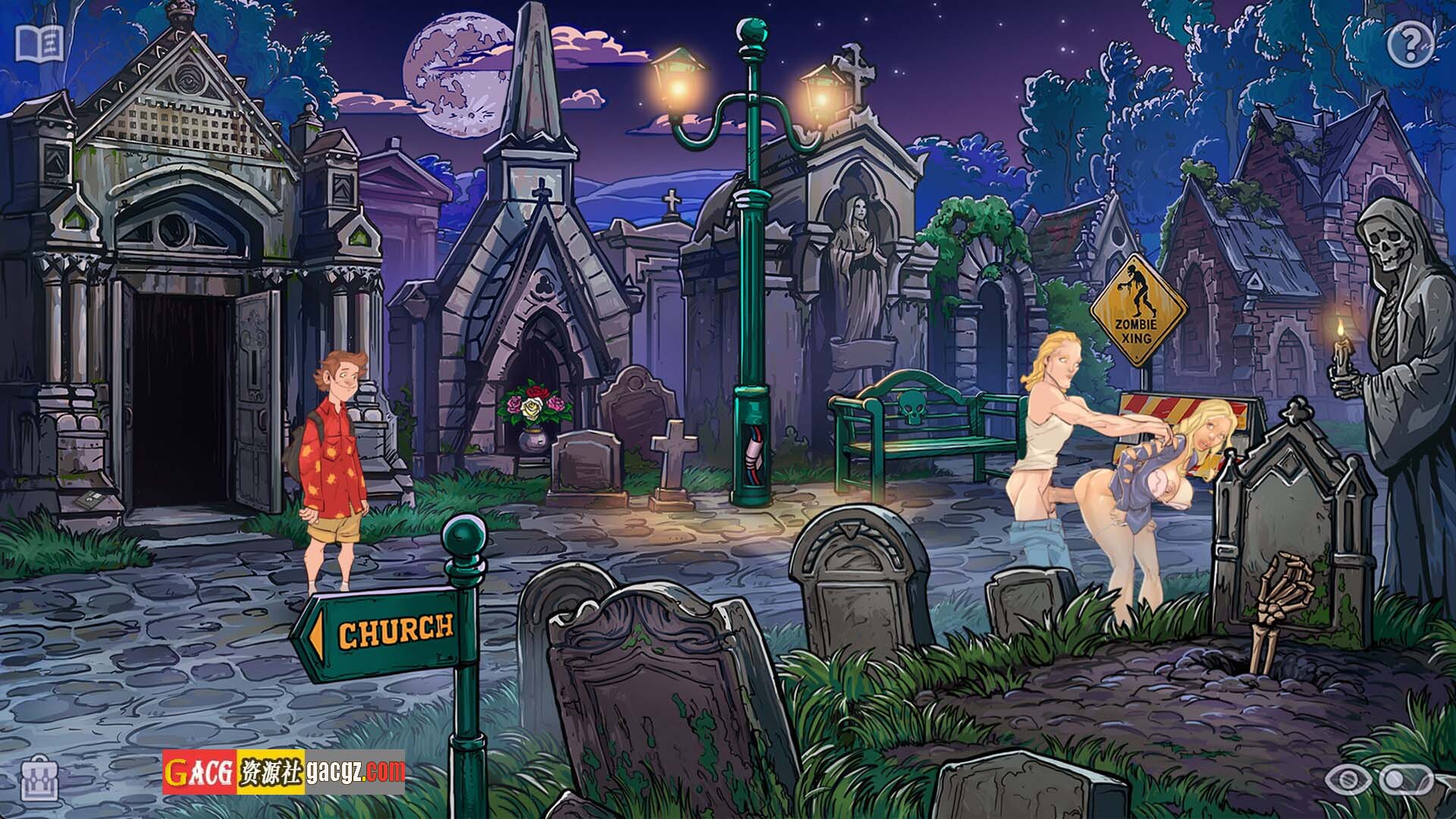Click the question mark help button

tap(1410, 45)
